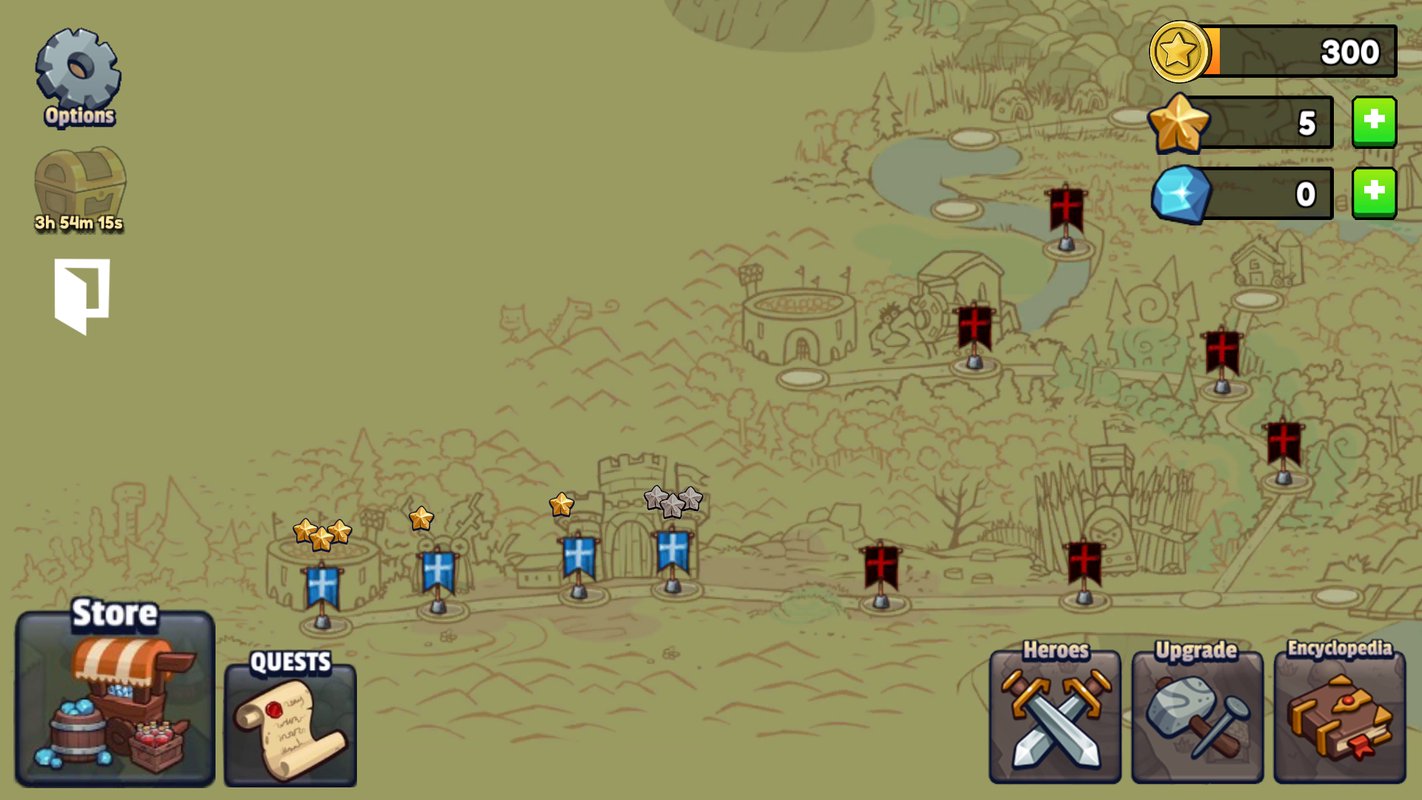
Task: Open the Encyclopedia book
Action: [x=1339, y=714]
